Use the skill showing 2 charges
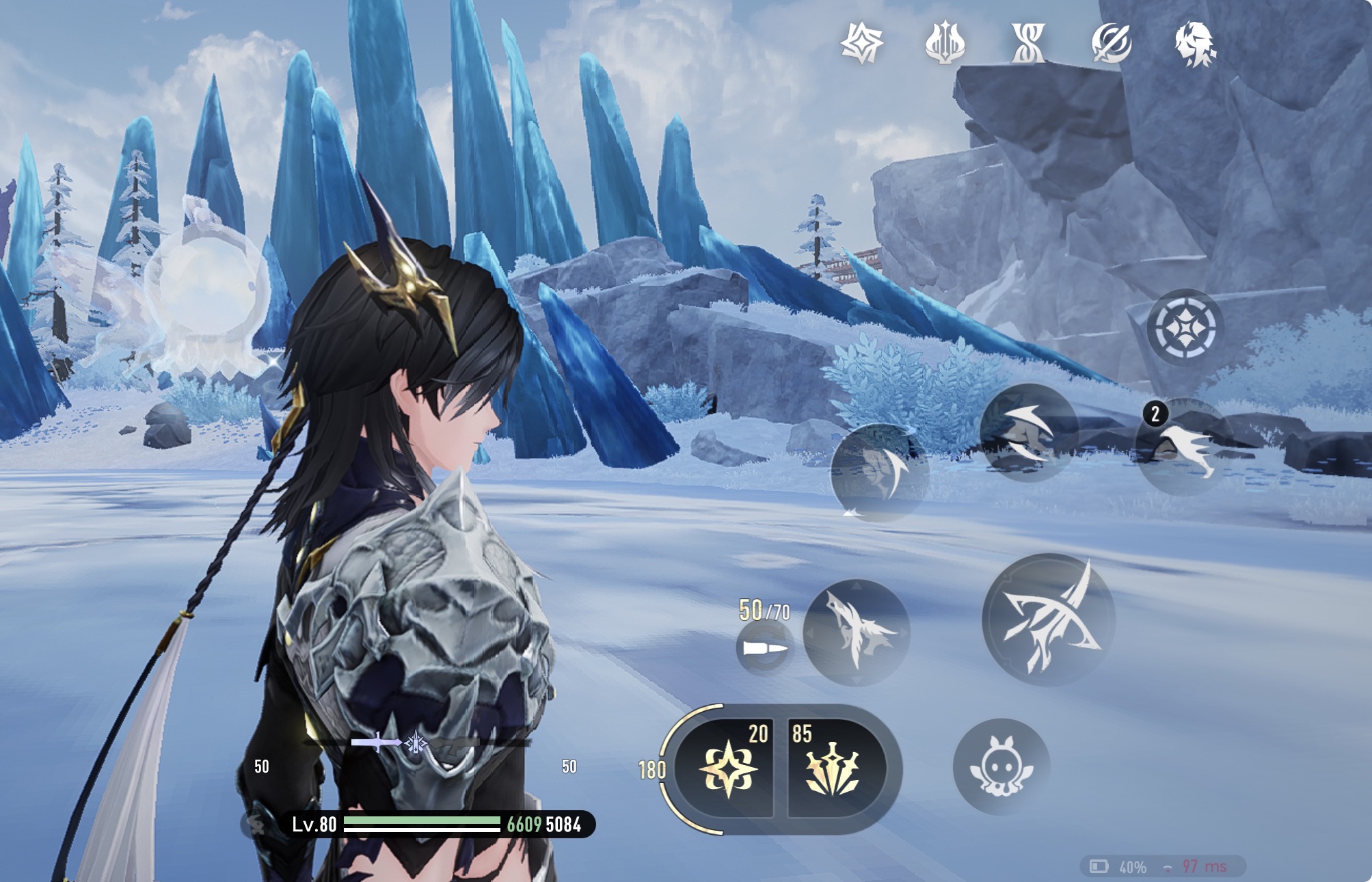The width and height of the screenshot is (1372, 882). point(1185,446)
